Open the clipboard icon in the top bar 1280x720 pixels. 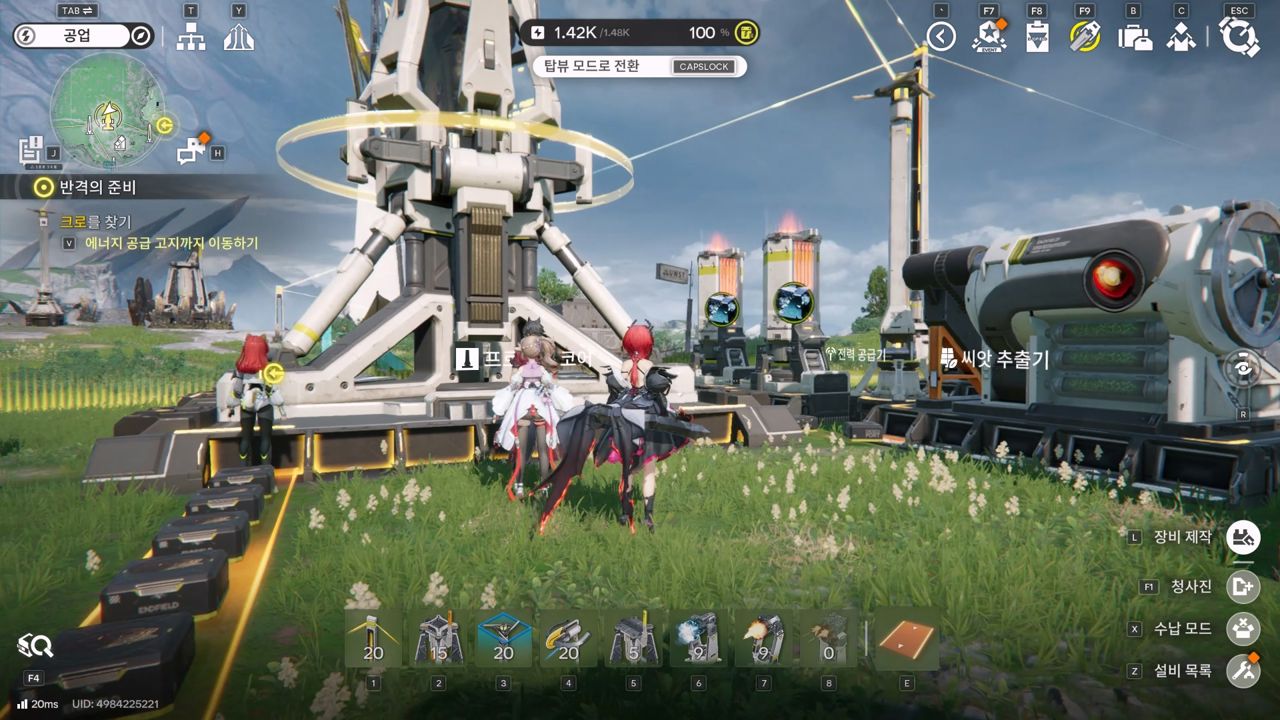point(1037,37)
